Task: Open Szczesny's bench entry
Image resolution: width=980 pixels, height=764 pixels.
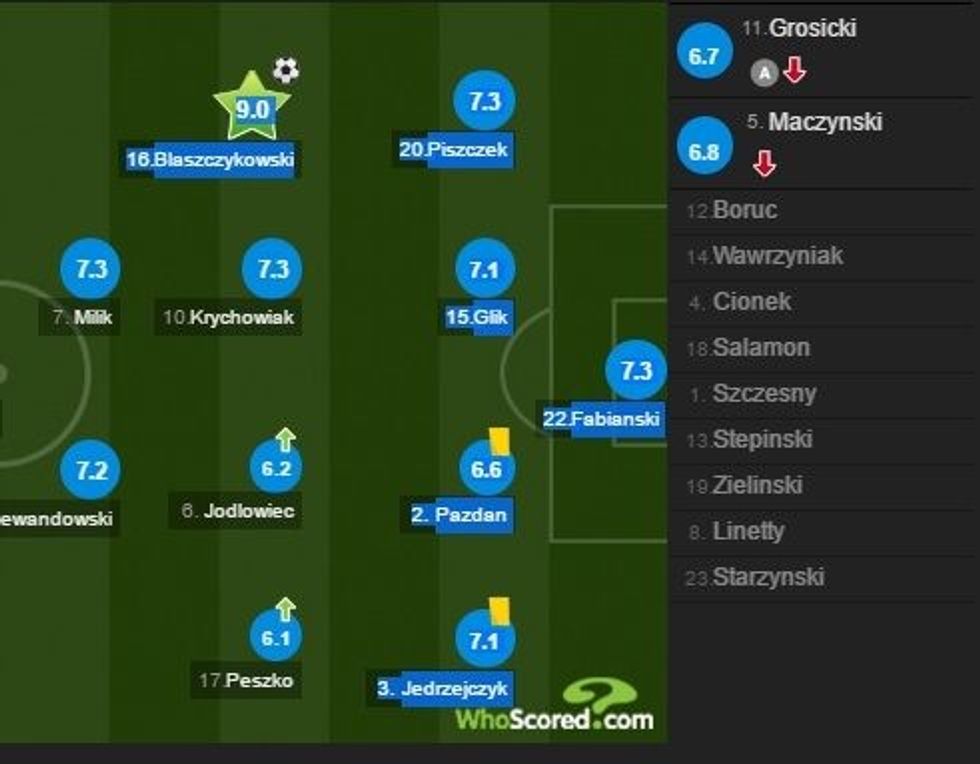Action: click(764, 394)
